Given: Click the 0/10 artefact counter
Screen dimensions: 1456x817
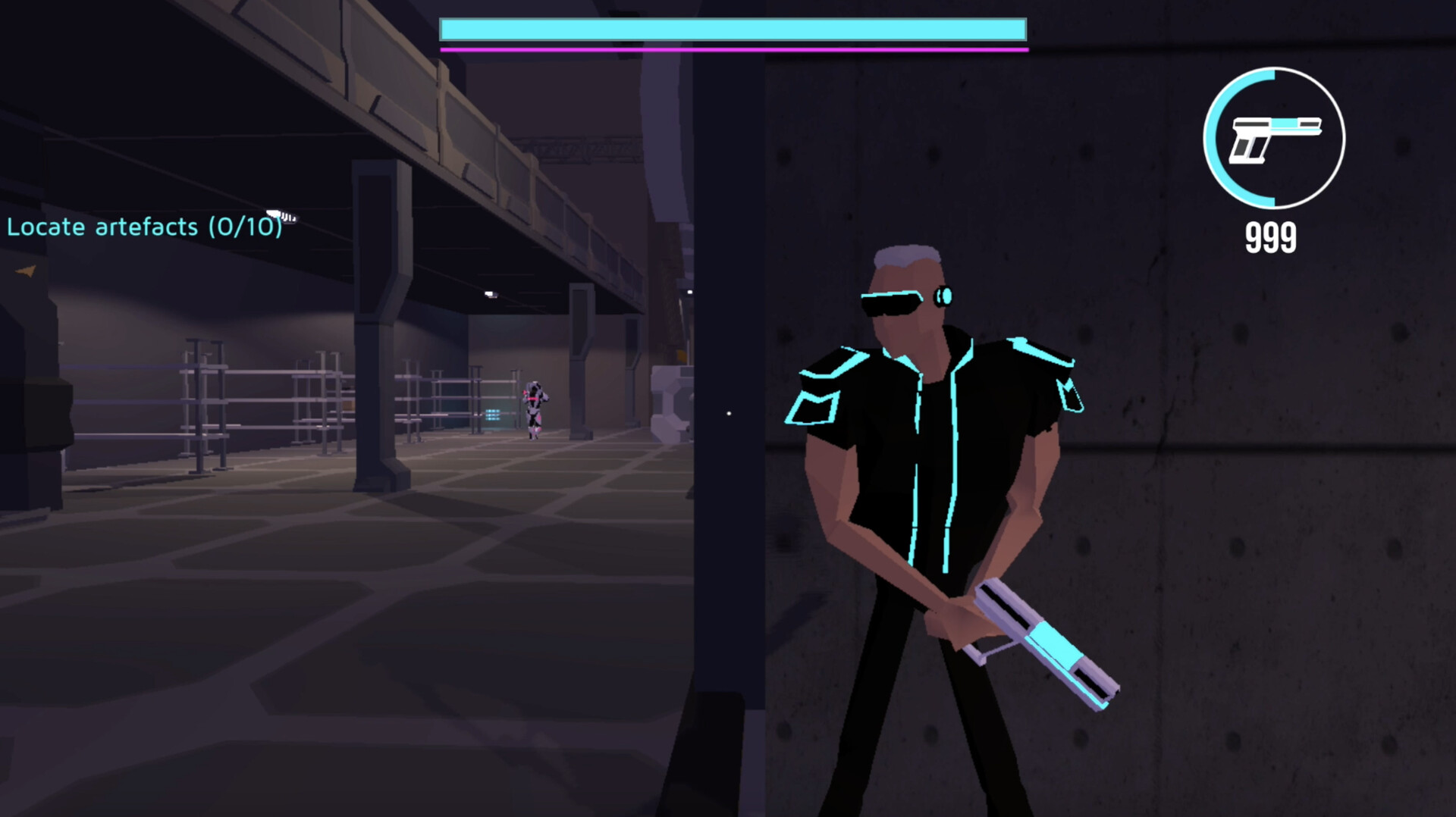Looking at the screenshot, I should coord(244,227).
